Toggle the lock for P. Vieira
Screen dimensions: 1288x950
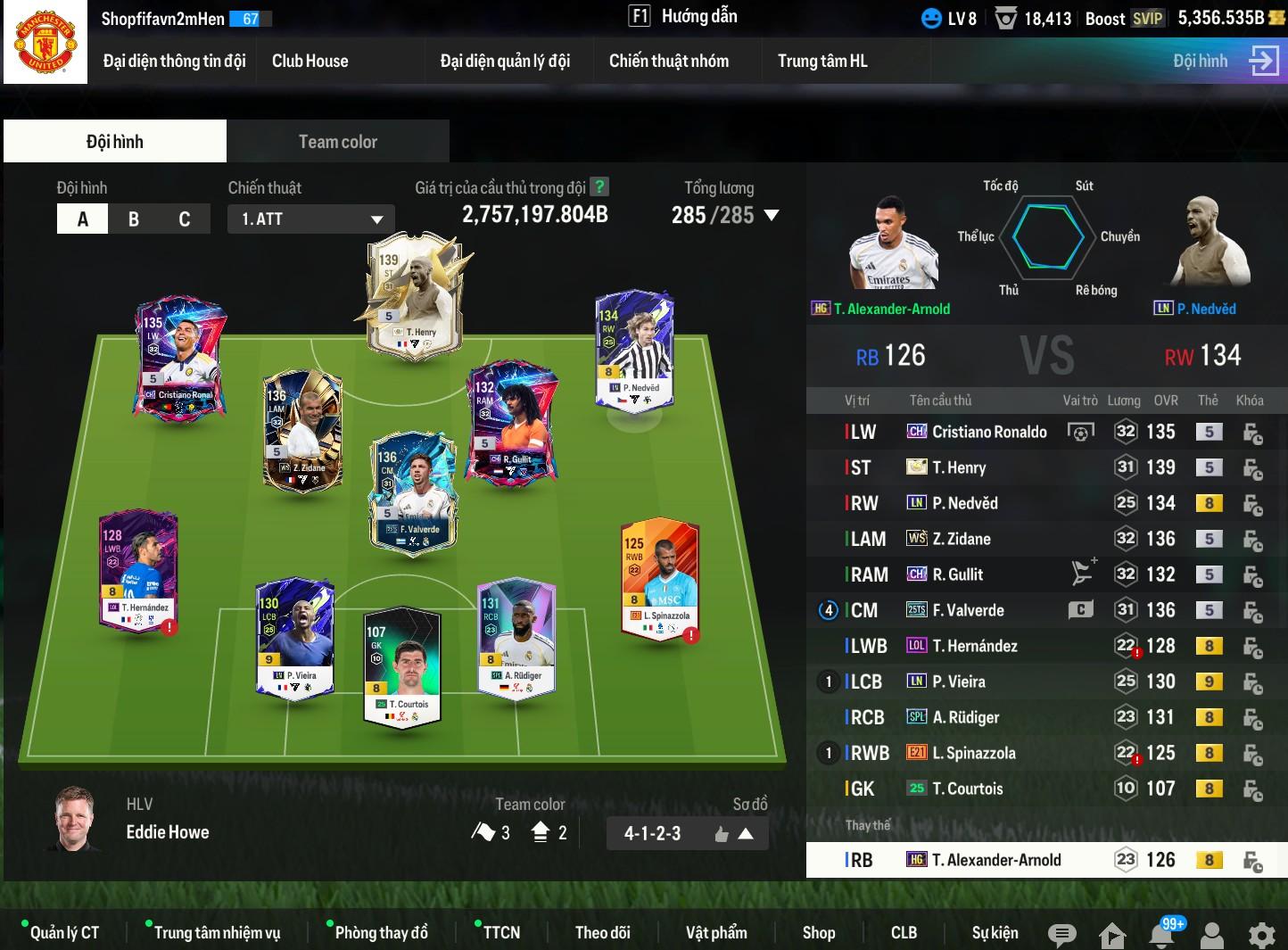[1252, 683]
